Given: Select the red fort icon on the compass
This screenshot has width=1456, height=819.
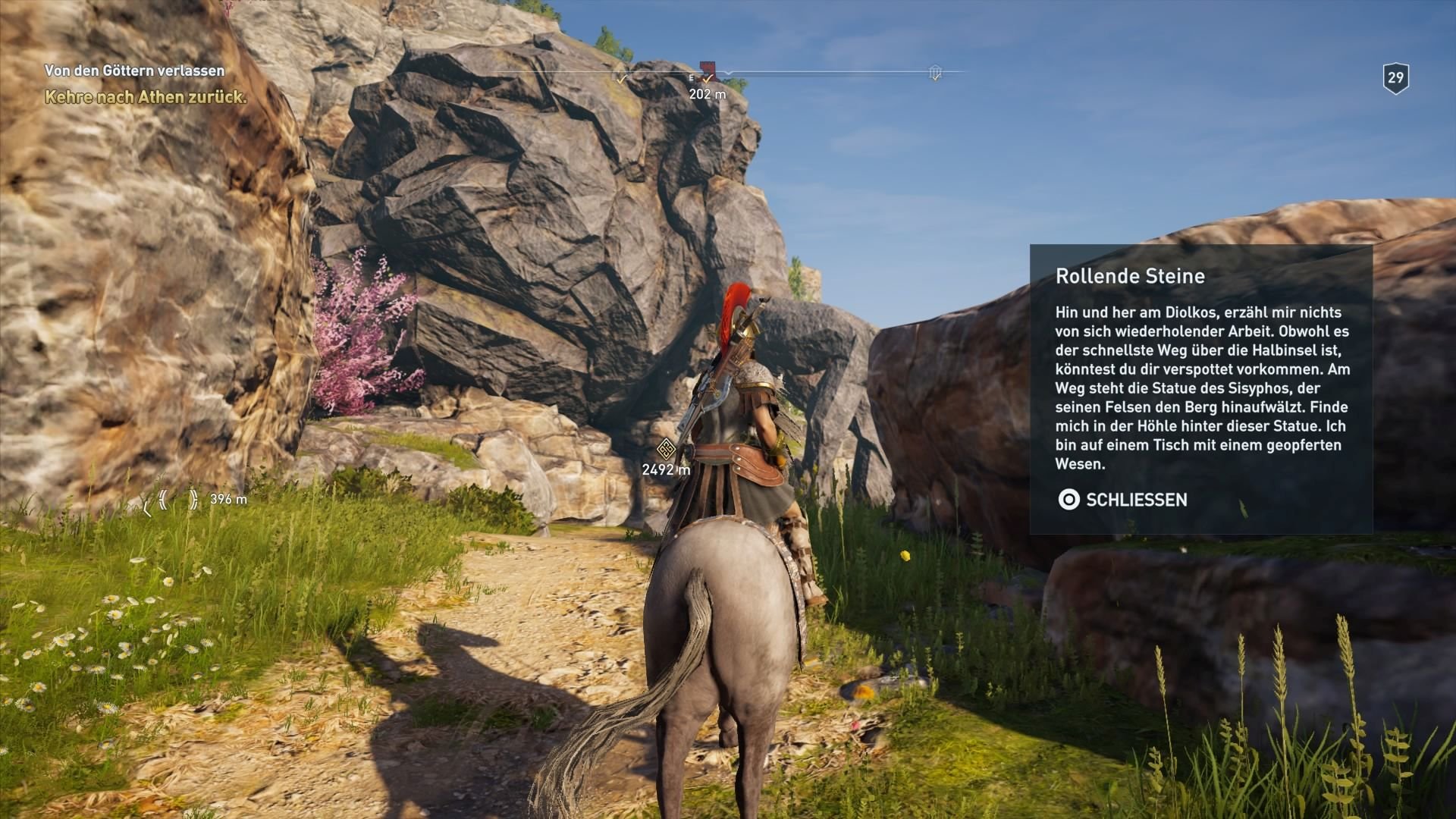Looking at the screenshot, I should pyautogui.click(x=707, y=71).
